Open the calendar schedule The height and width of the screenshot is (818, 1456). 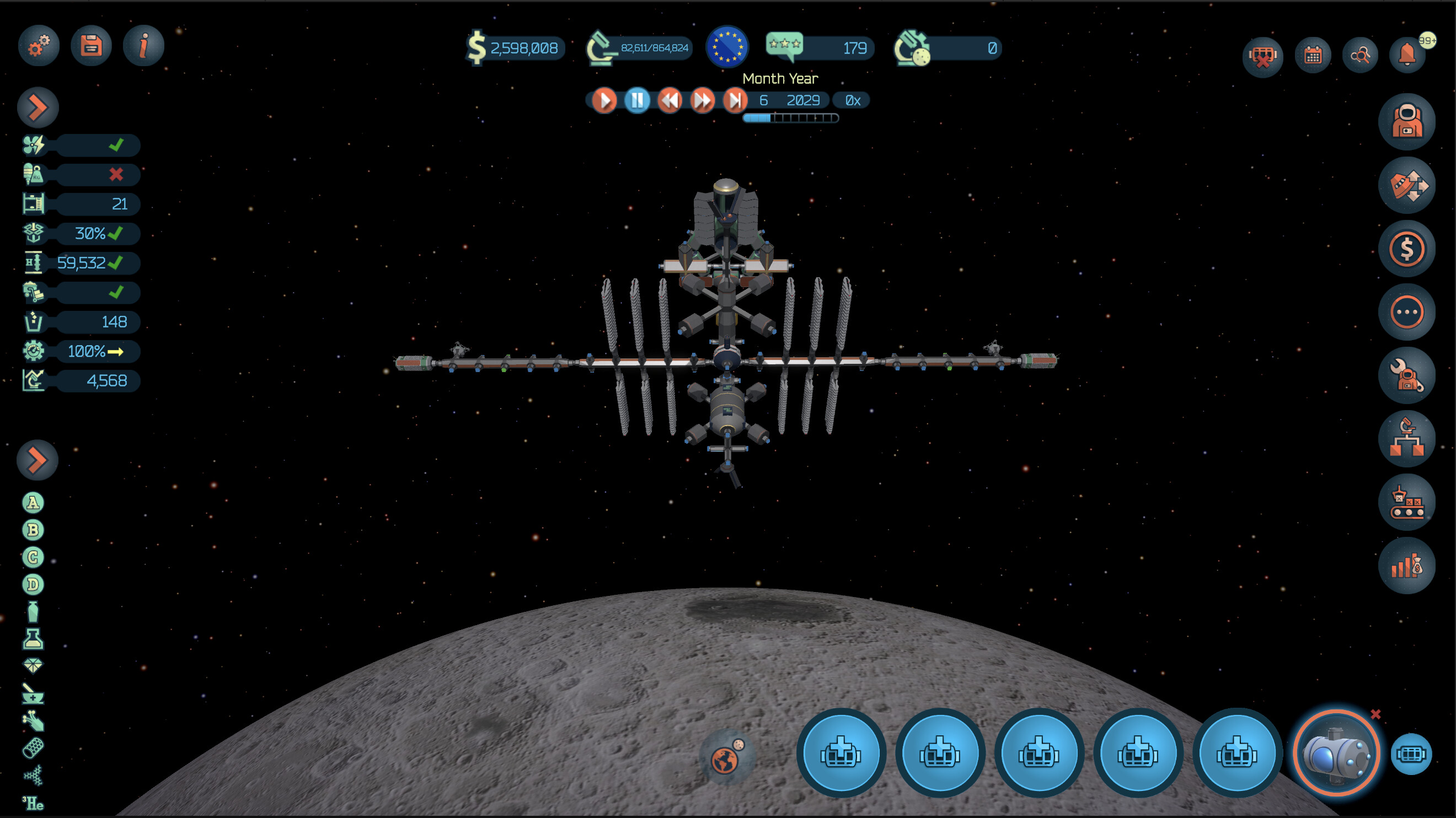tap(1313, 55)
